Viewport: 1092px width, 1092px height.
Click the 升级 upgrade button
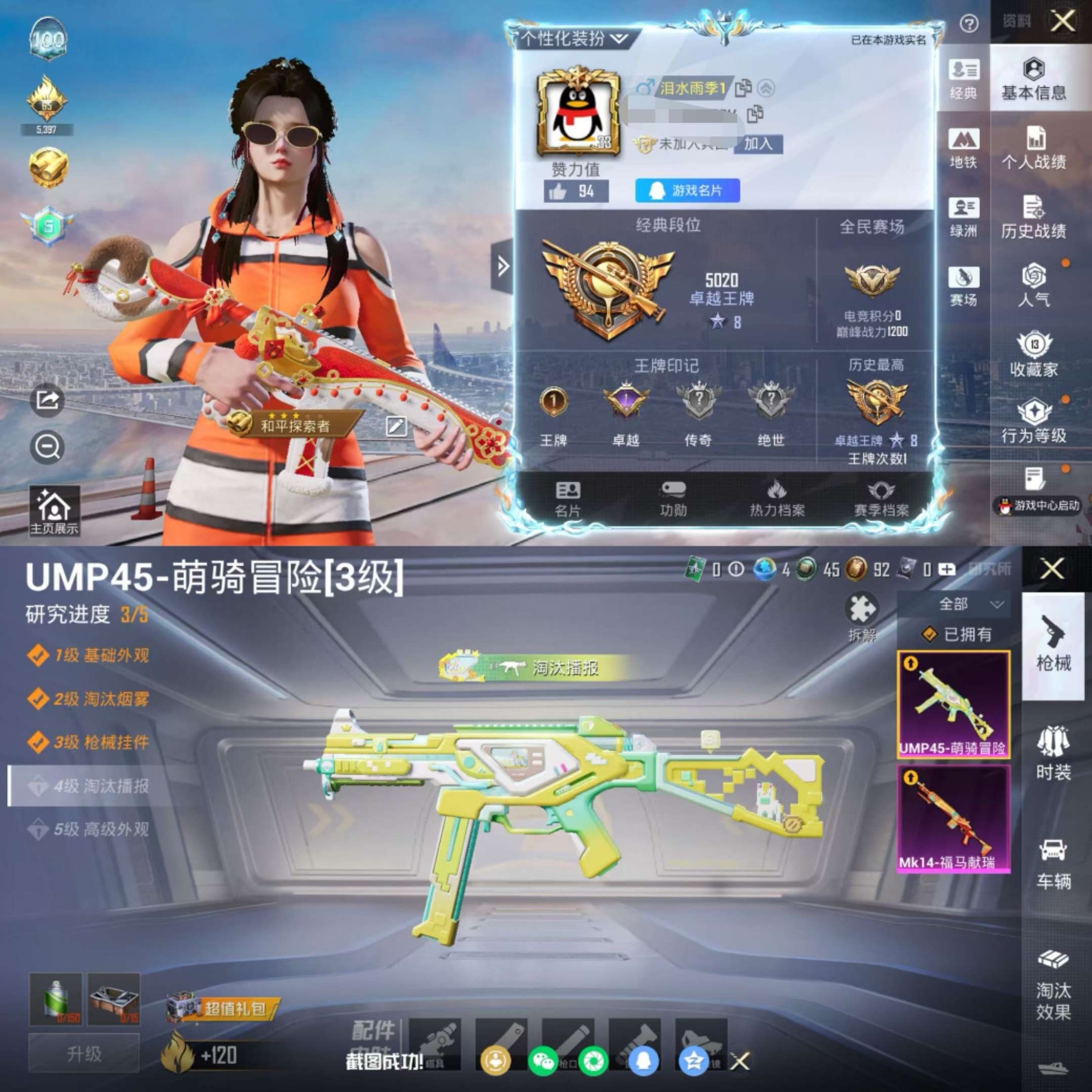pos(83,1054)
